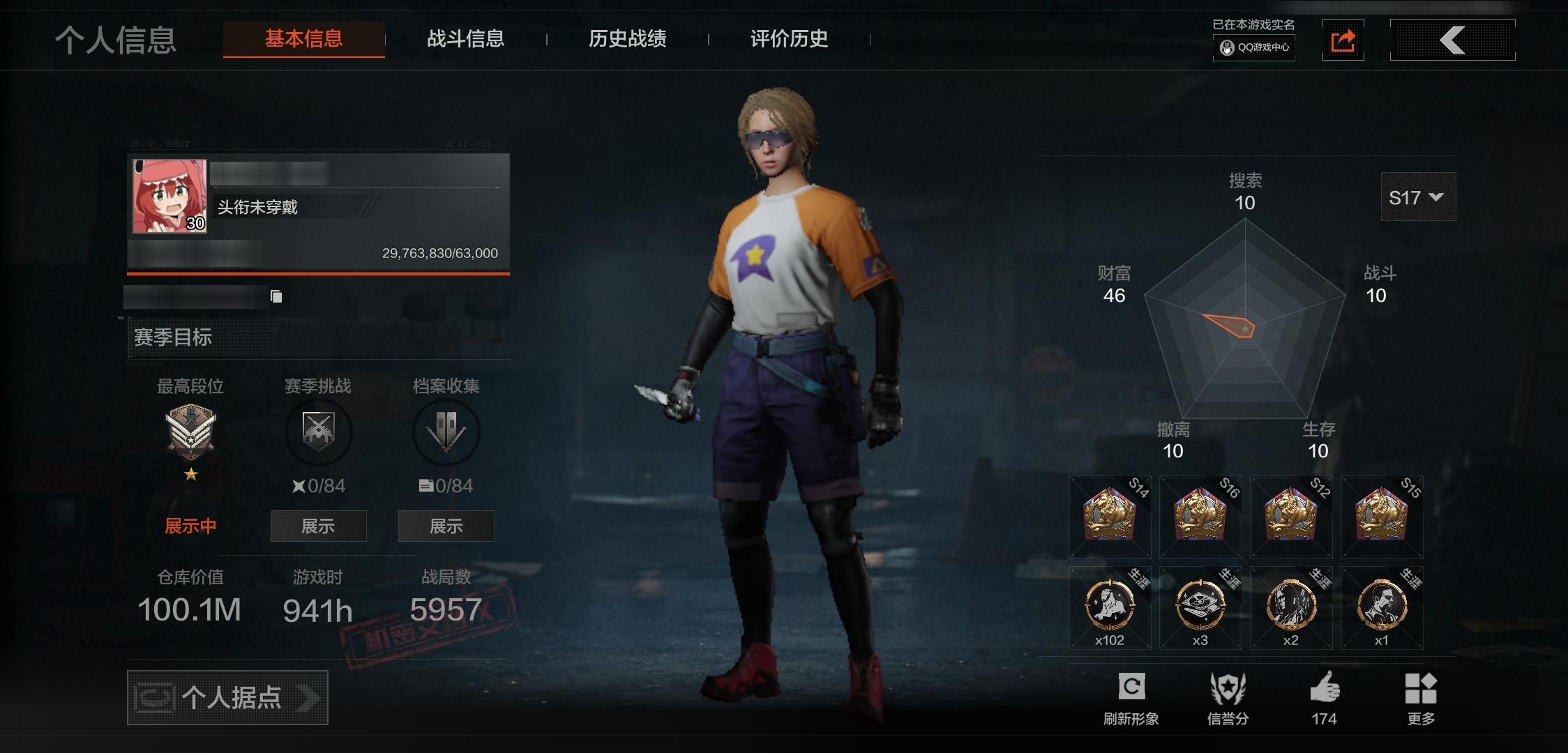Select the S14 lion medal

click(x=1110, y=517)
